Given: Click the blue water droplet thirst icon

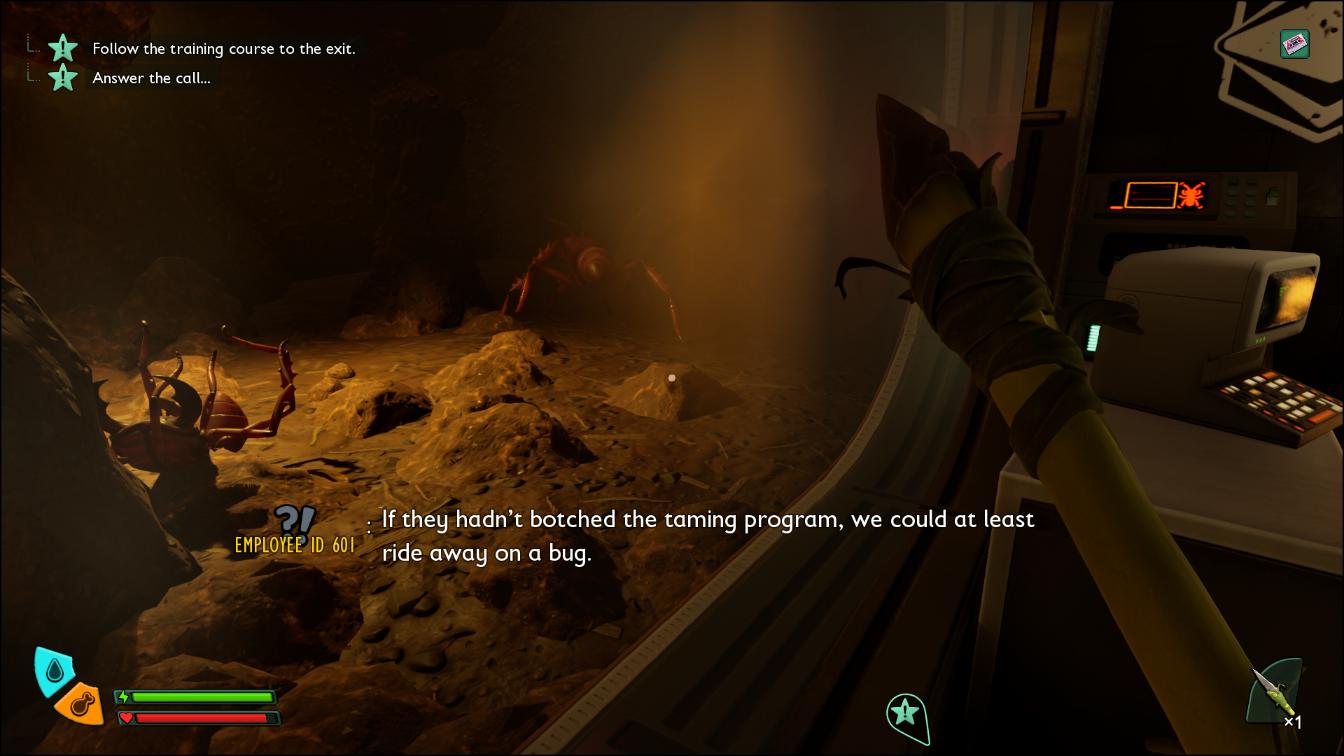Looking at the screenshot, I should (x=53, y=670).
